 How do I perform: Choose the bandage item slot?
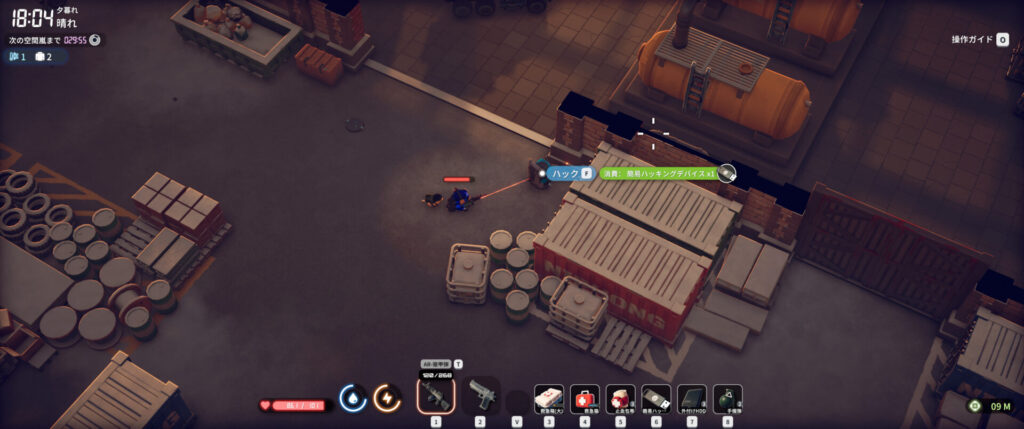tap(620, 398)
